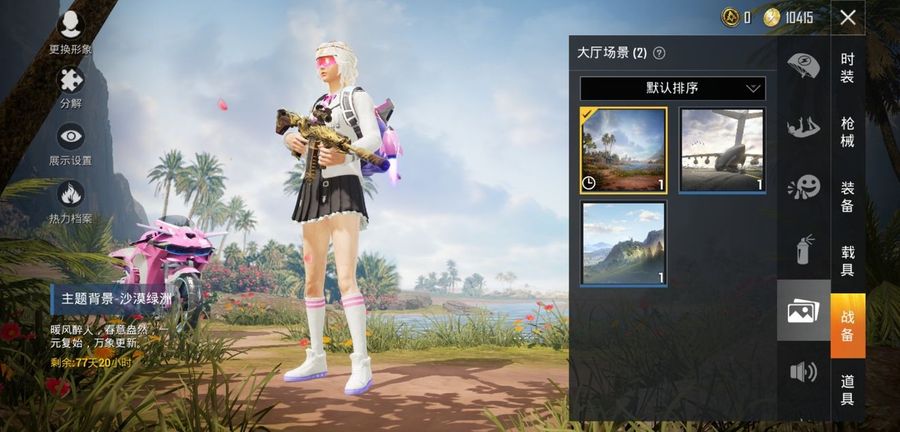
Task: Click the help question mark beside 大厅场景
Action: 659,53
